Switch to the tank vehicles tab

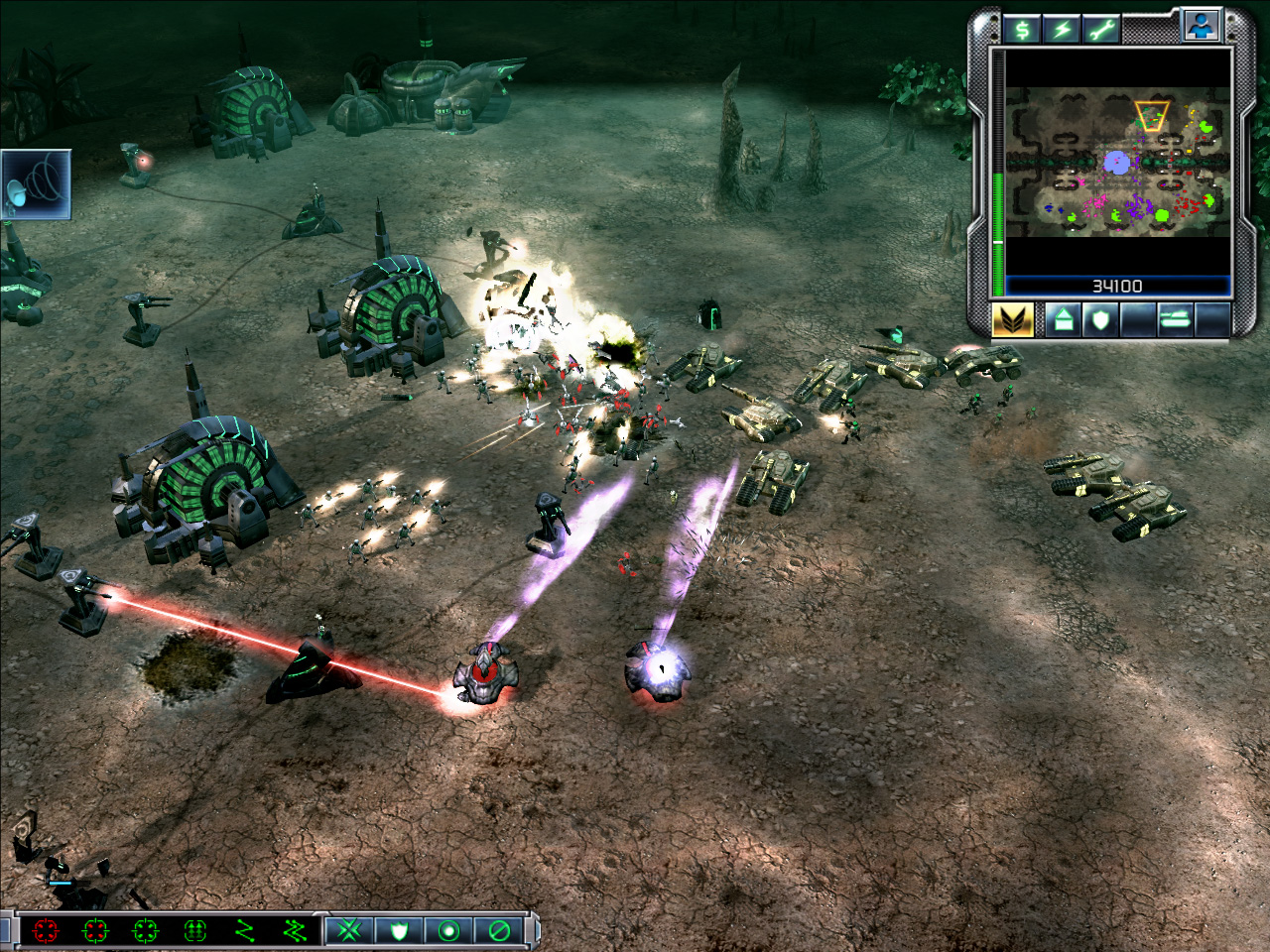1175,320
